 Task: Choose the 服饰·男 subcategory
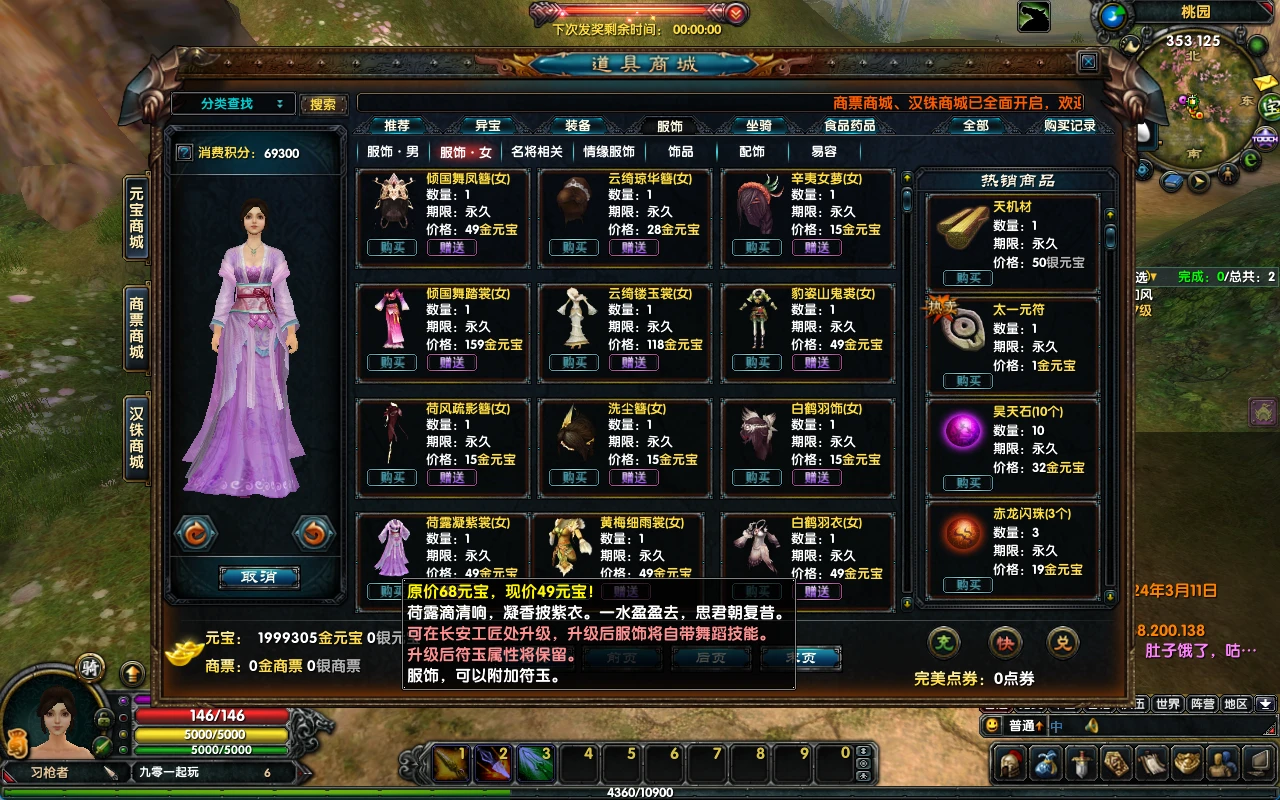tap(393, 152)
